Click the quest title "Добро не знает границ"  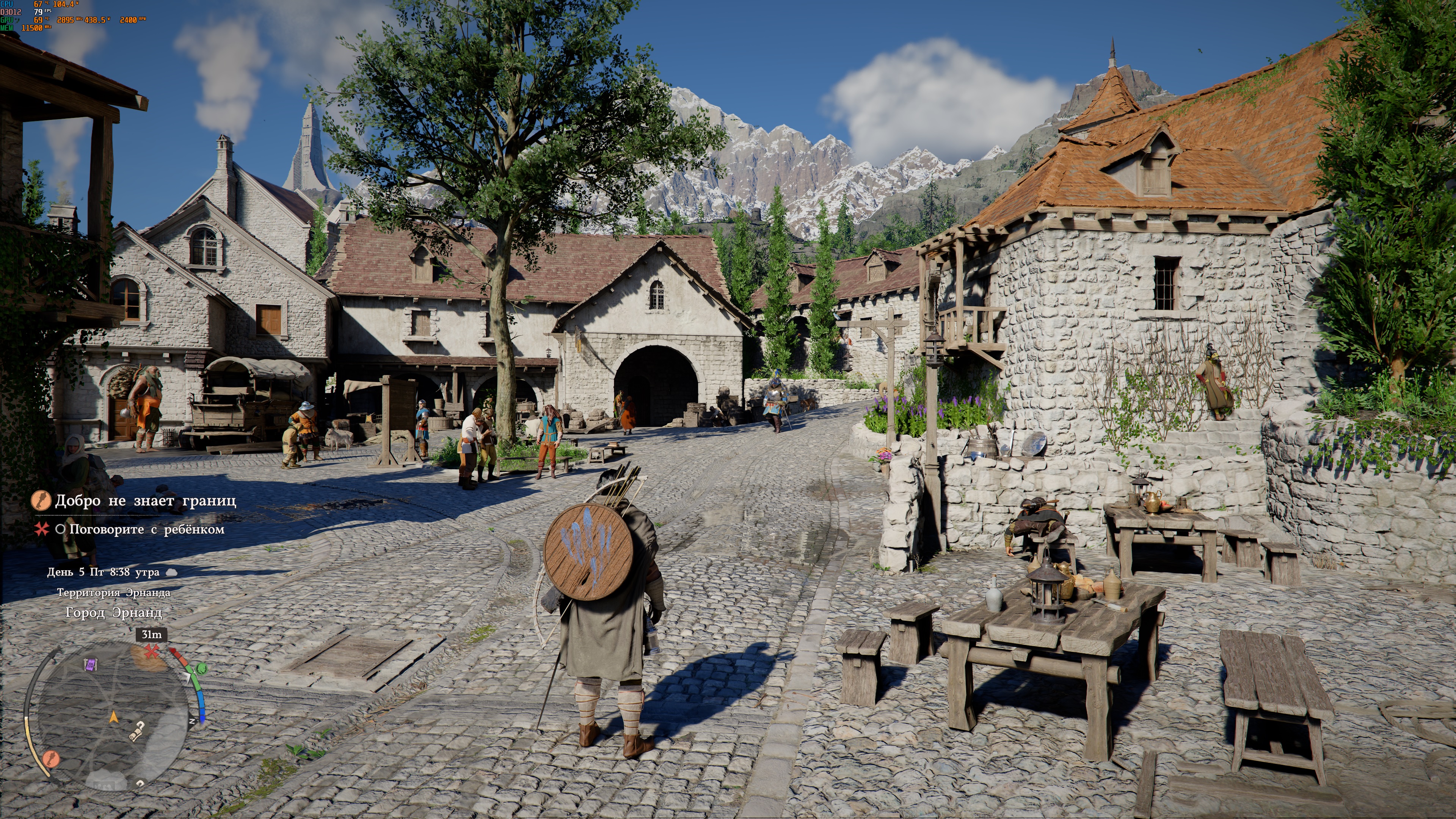point(145,501)
